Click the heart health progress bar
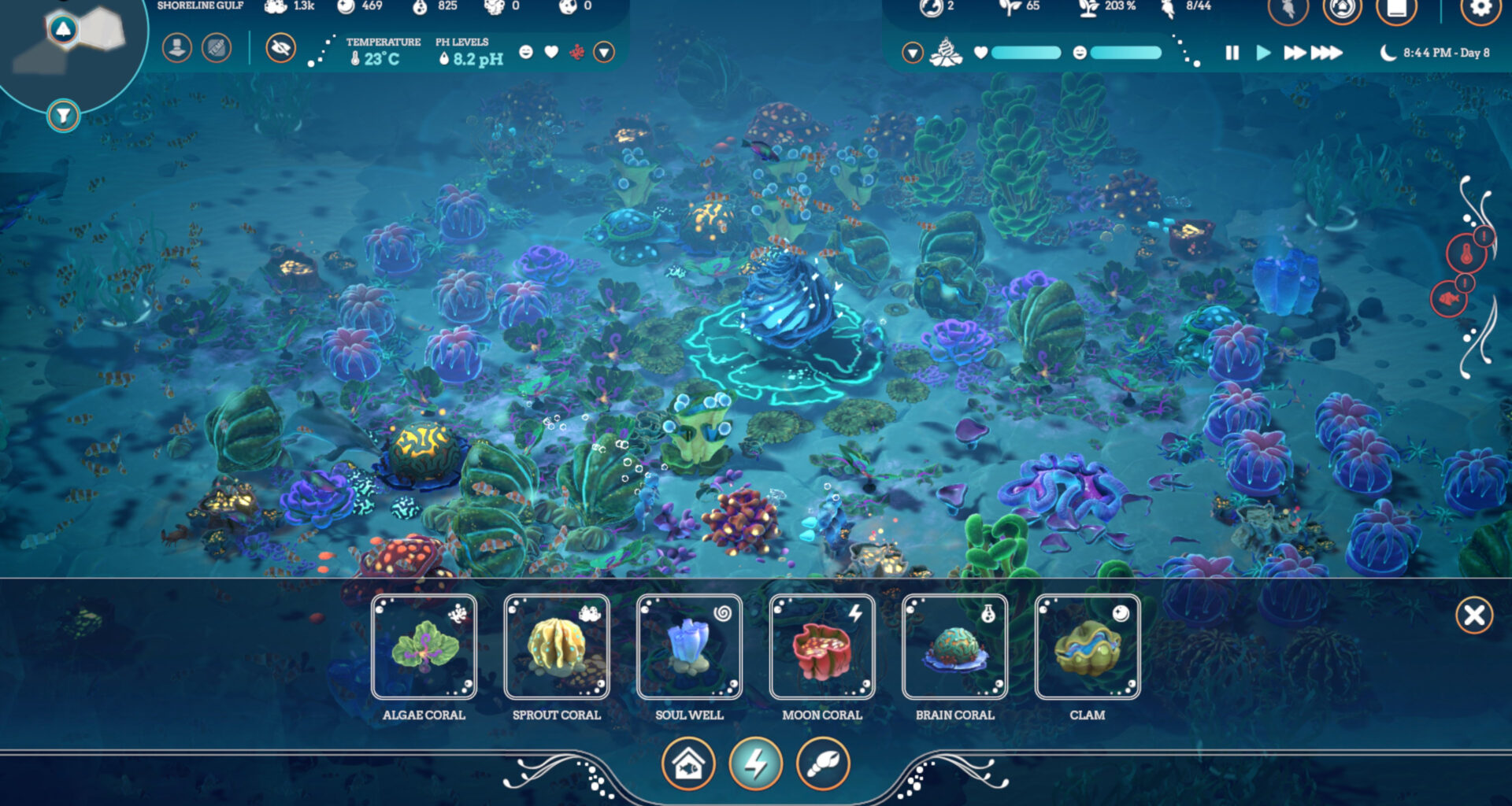 coord(1028,53)
